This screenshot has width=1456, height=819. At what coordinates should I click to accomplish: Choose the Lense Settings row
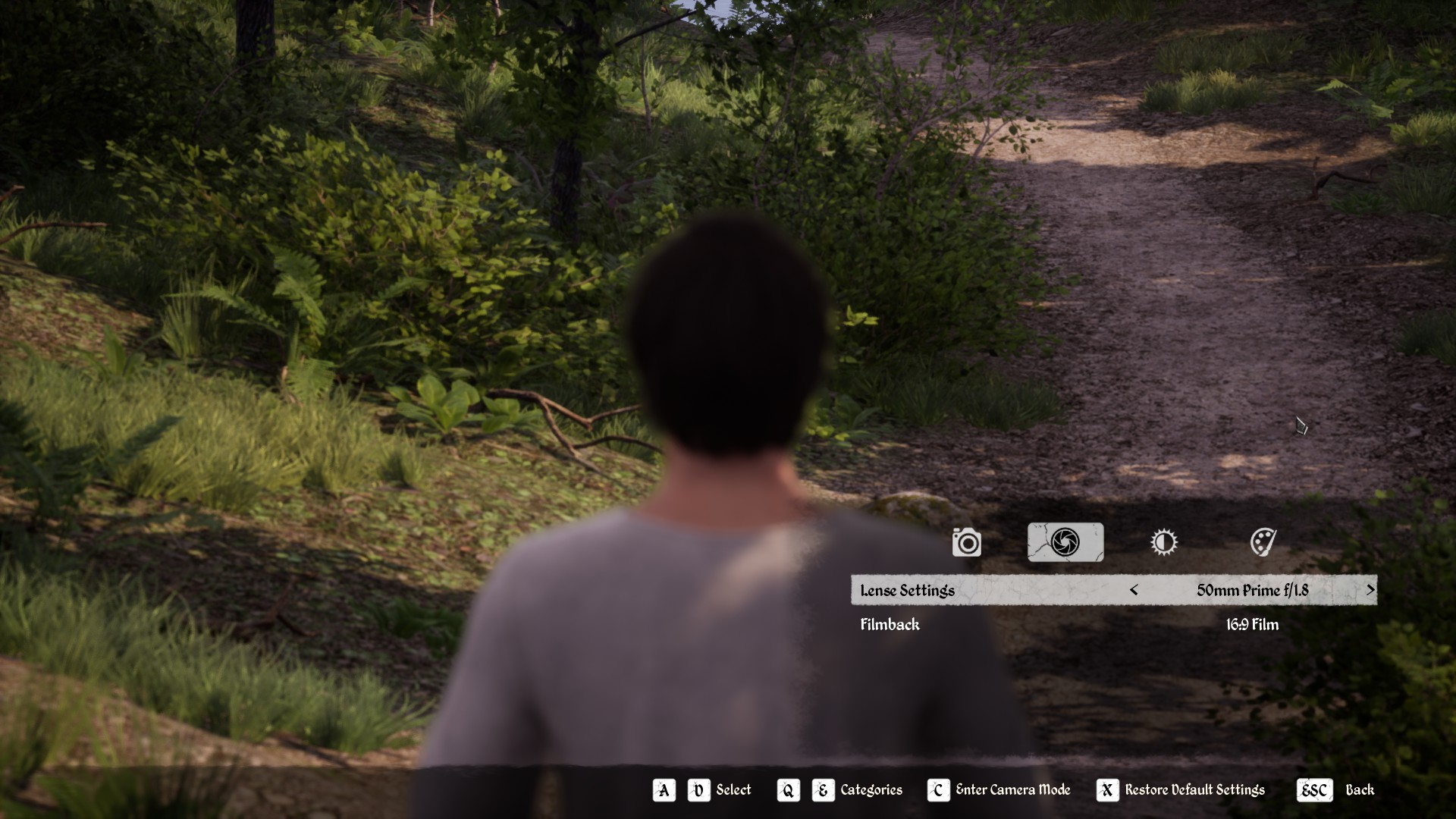tap(986, 590)
